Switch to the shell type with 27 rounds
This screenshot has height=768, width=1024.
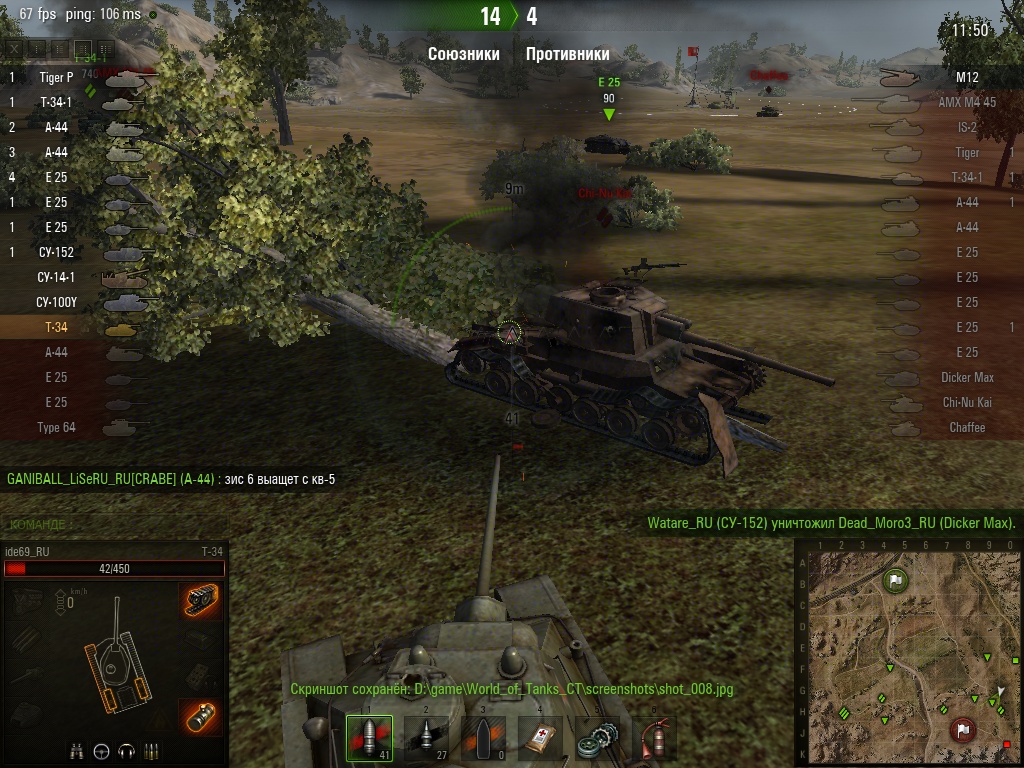point(426,738)
